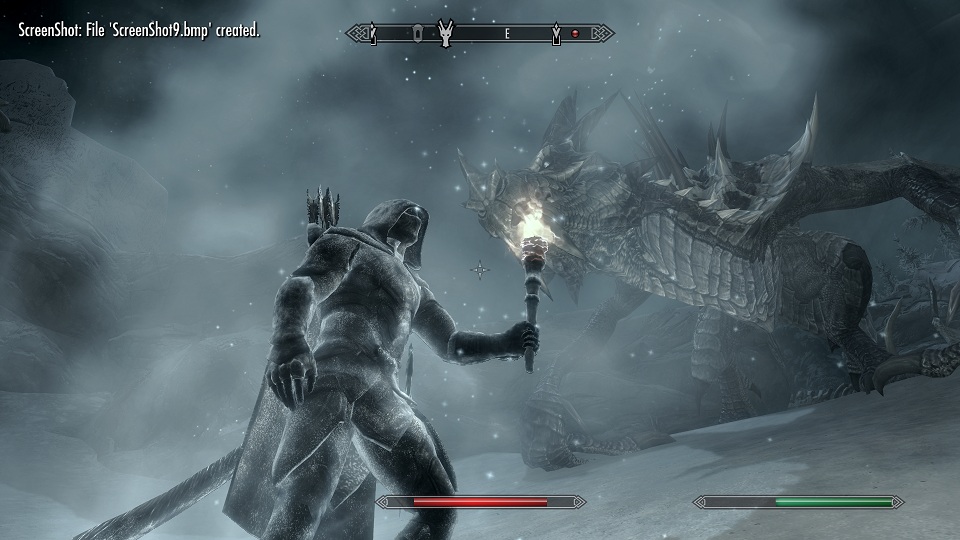Select the red enemy dot on the compass
This screenshot has height=540, width=960.
(x=575, y=34)
